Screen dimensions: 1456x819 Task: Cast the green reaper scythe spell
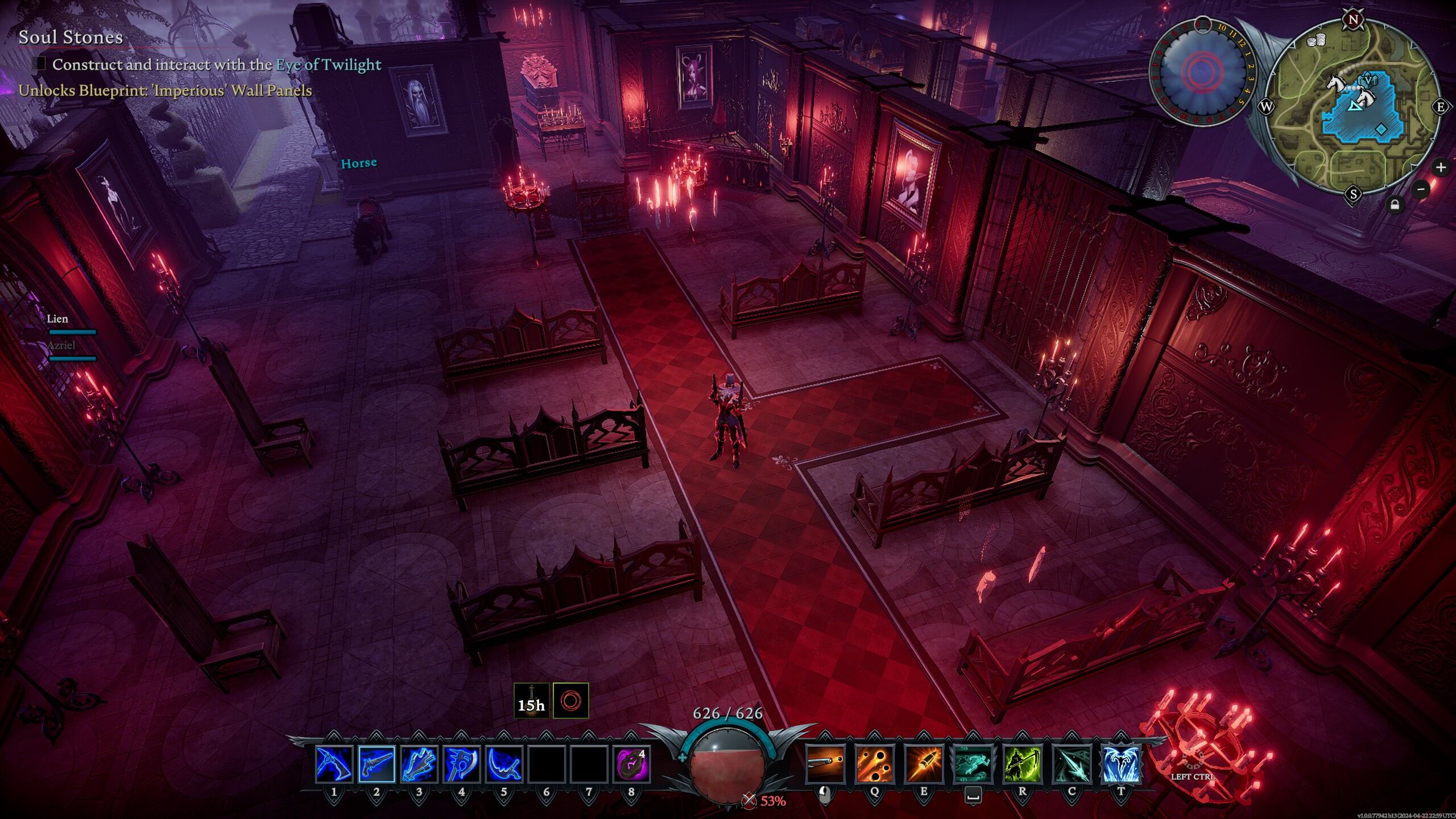click(1023, 764)
